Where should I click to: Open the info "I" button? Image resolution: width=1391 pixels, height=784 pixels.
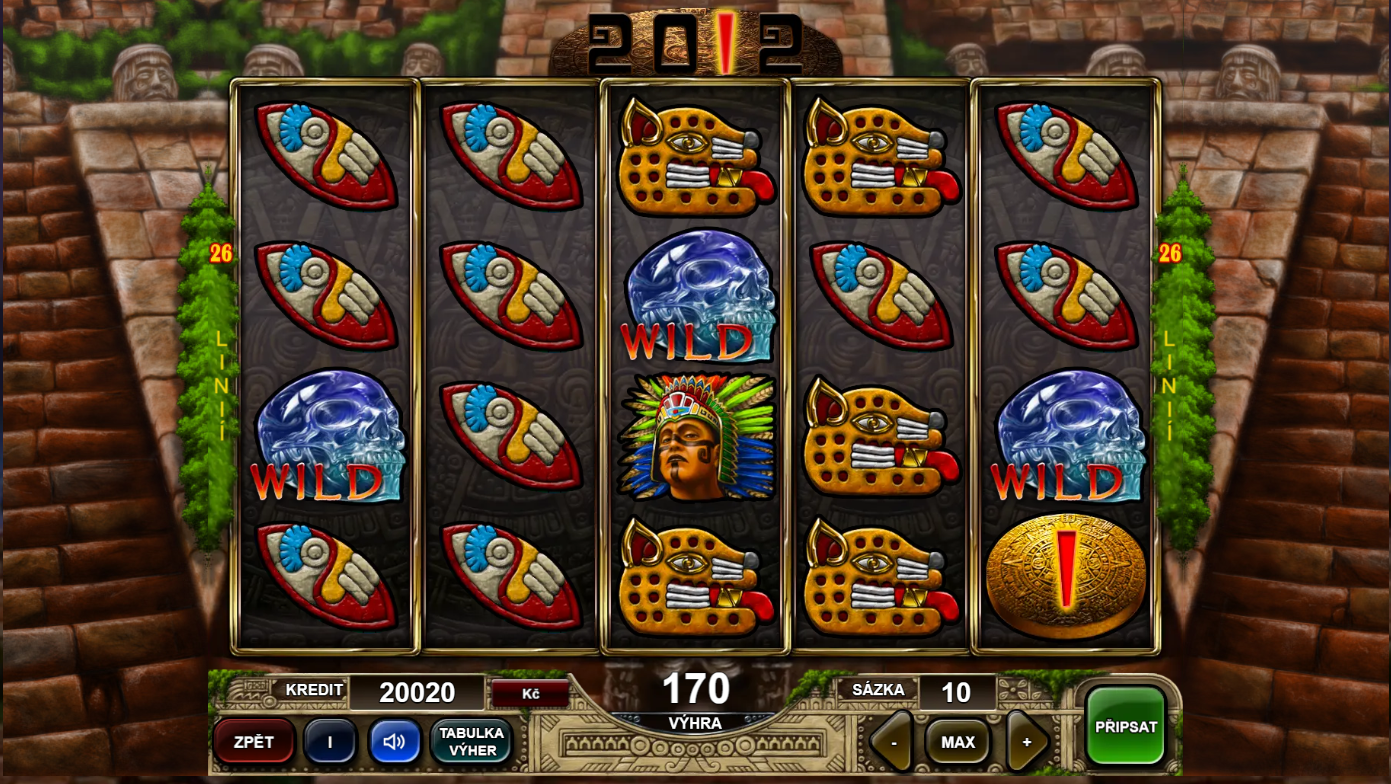330,742
